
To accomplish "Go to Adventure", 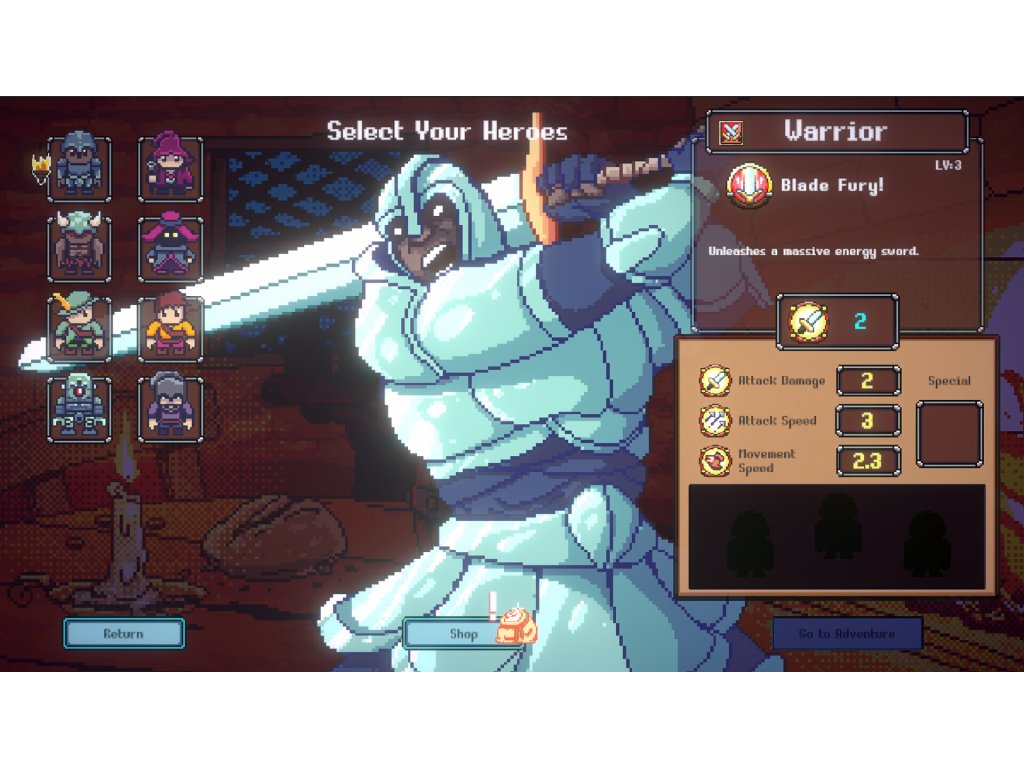I will tap(847, 633).
